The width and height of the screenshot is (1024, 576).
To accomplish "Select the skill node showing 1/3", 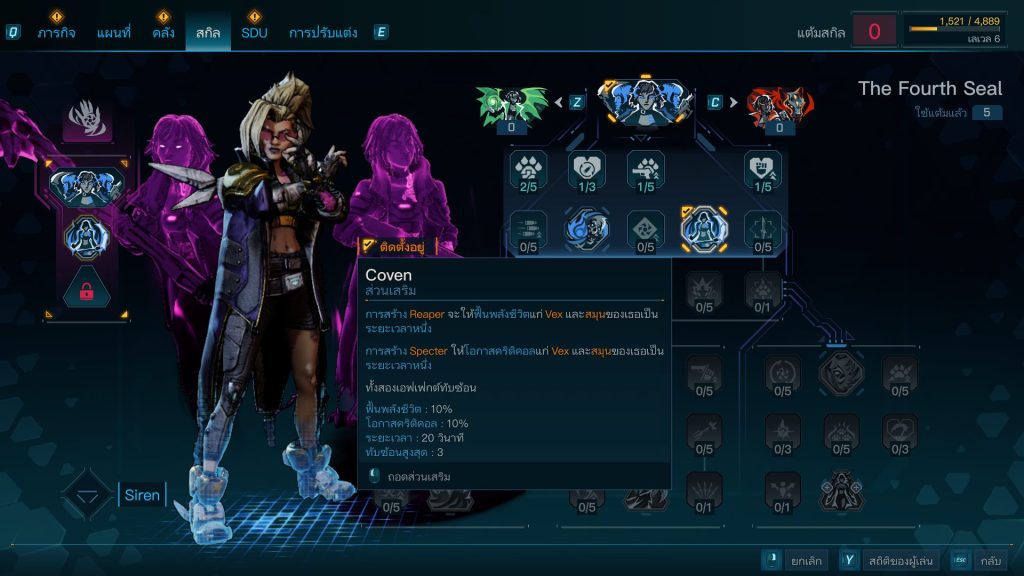I will pos(587,168).
